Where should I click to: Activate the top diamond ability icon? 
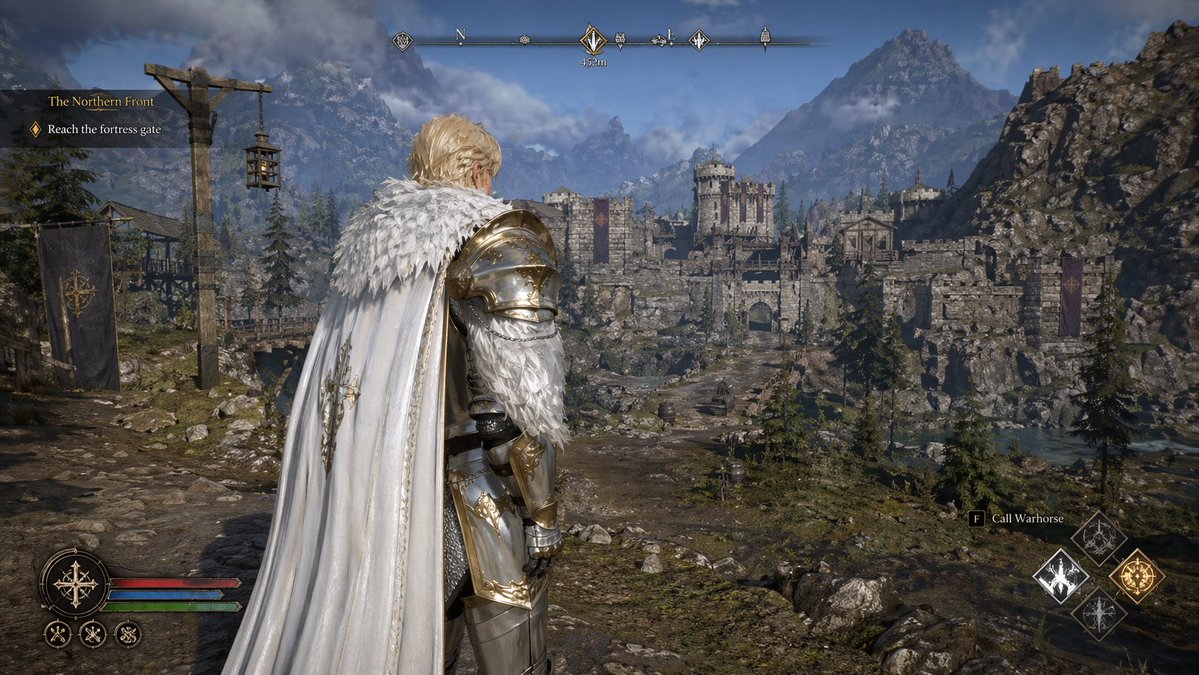tap(1098, 538)
